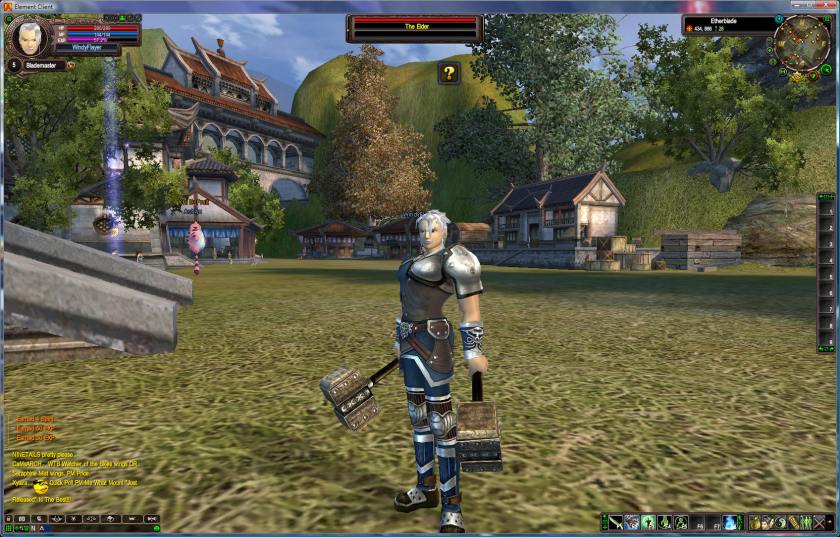
Task: Select the yin-yang icon on the hotbar
Action: [x=780, y=523]
